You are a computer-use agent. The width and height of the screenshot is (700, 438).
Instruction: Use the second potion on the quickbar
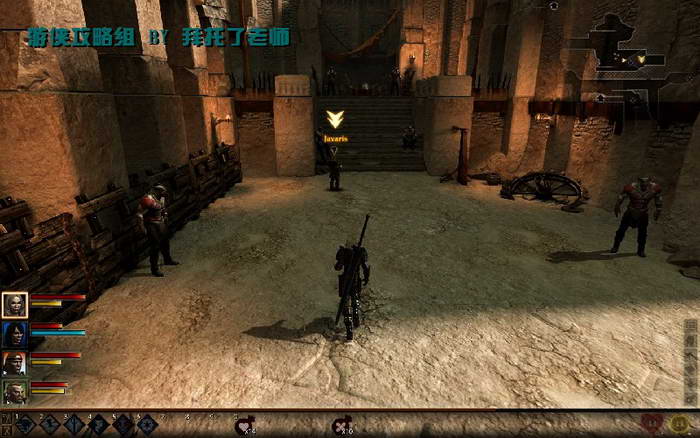[342, 426]
